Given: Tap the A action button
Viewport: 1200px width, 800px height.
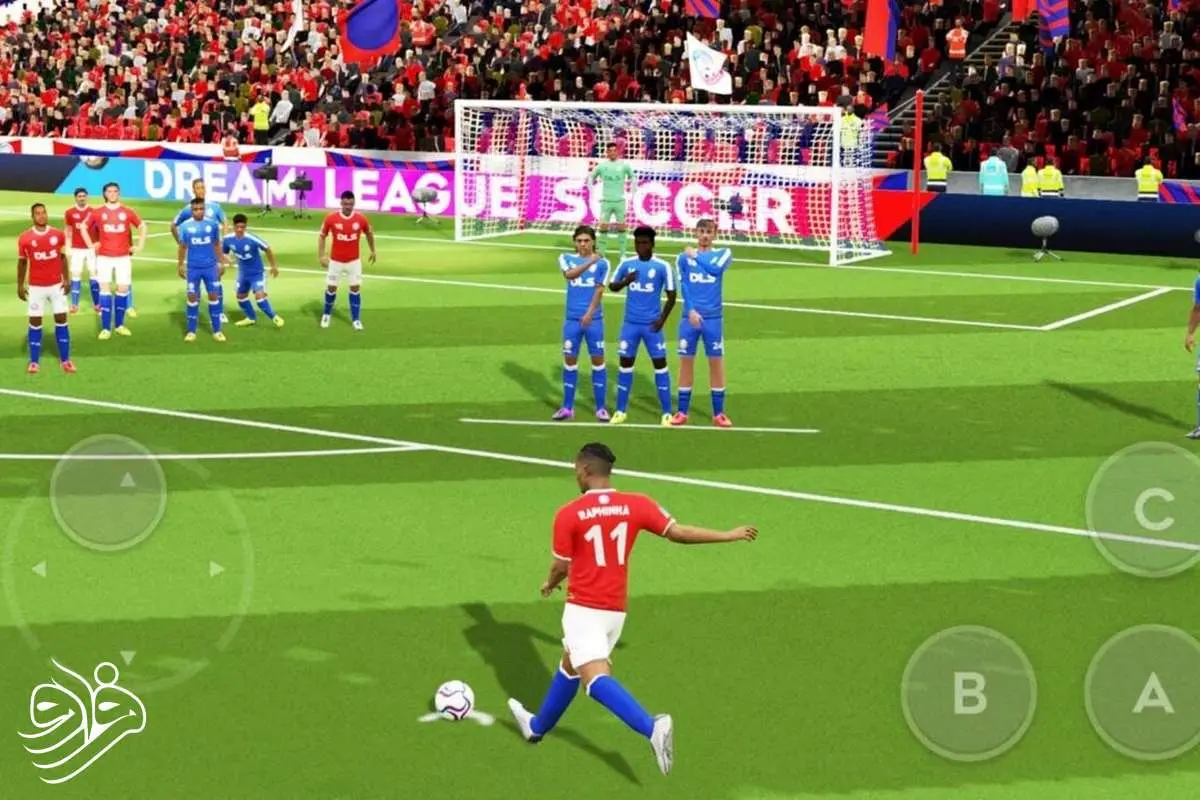Looking at the screenshot, I should coord(1150,692).
